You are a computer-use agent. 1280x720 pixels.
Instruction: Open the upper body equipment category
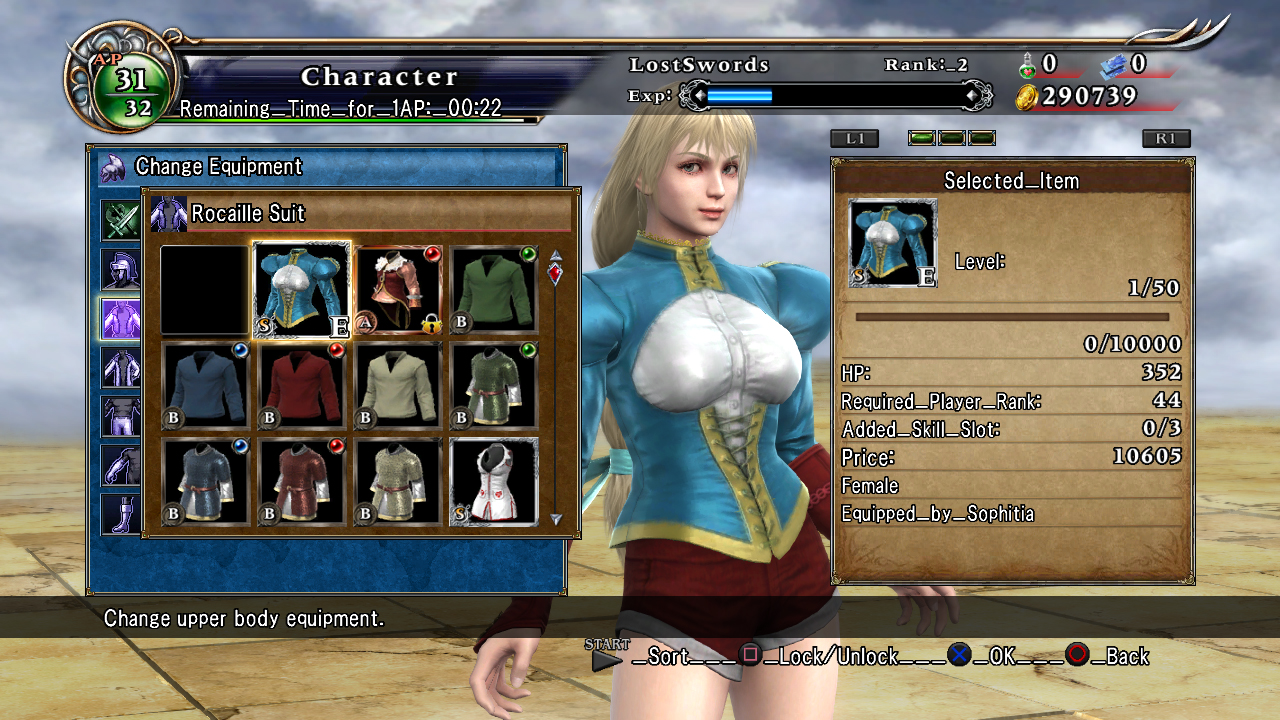click(x=120, y=318)
